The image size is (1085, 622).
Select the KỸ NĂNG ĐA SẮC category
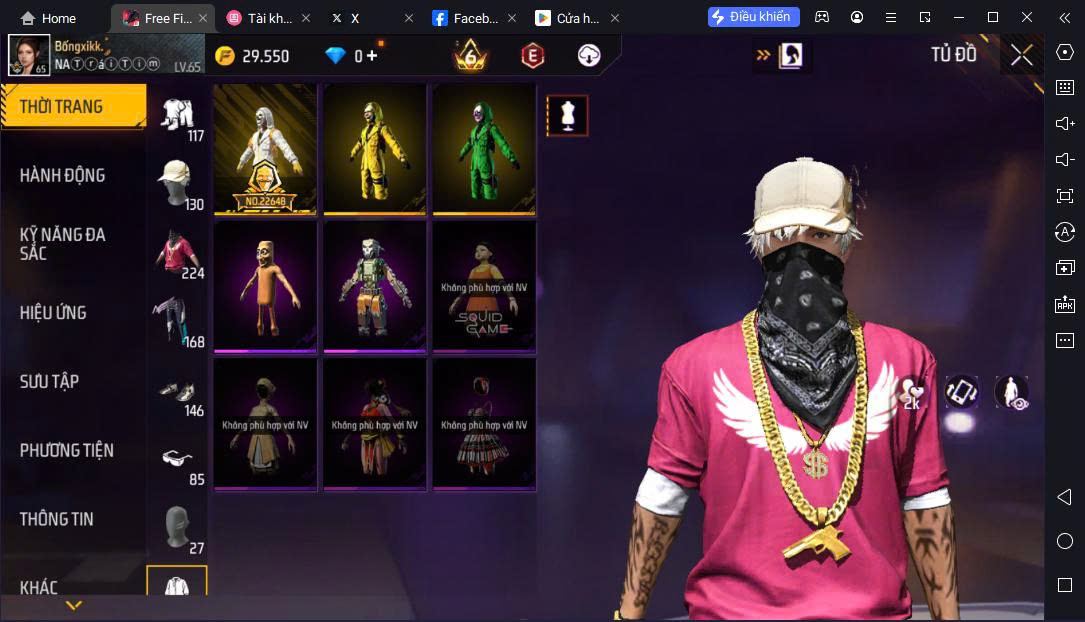tap(62, 244)
